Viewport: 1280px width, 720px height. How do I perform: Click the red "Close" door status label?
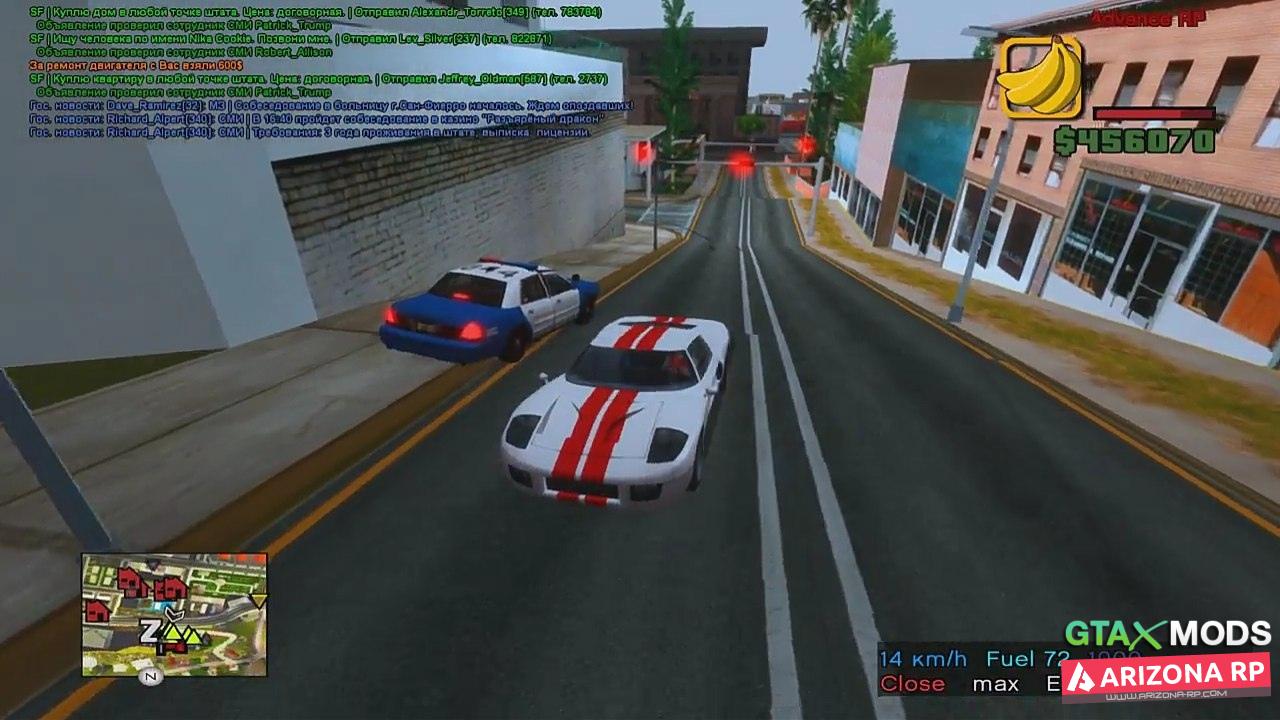click(x=912, y=684)
